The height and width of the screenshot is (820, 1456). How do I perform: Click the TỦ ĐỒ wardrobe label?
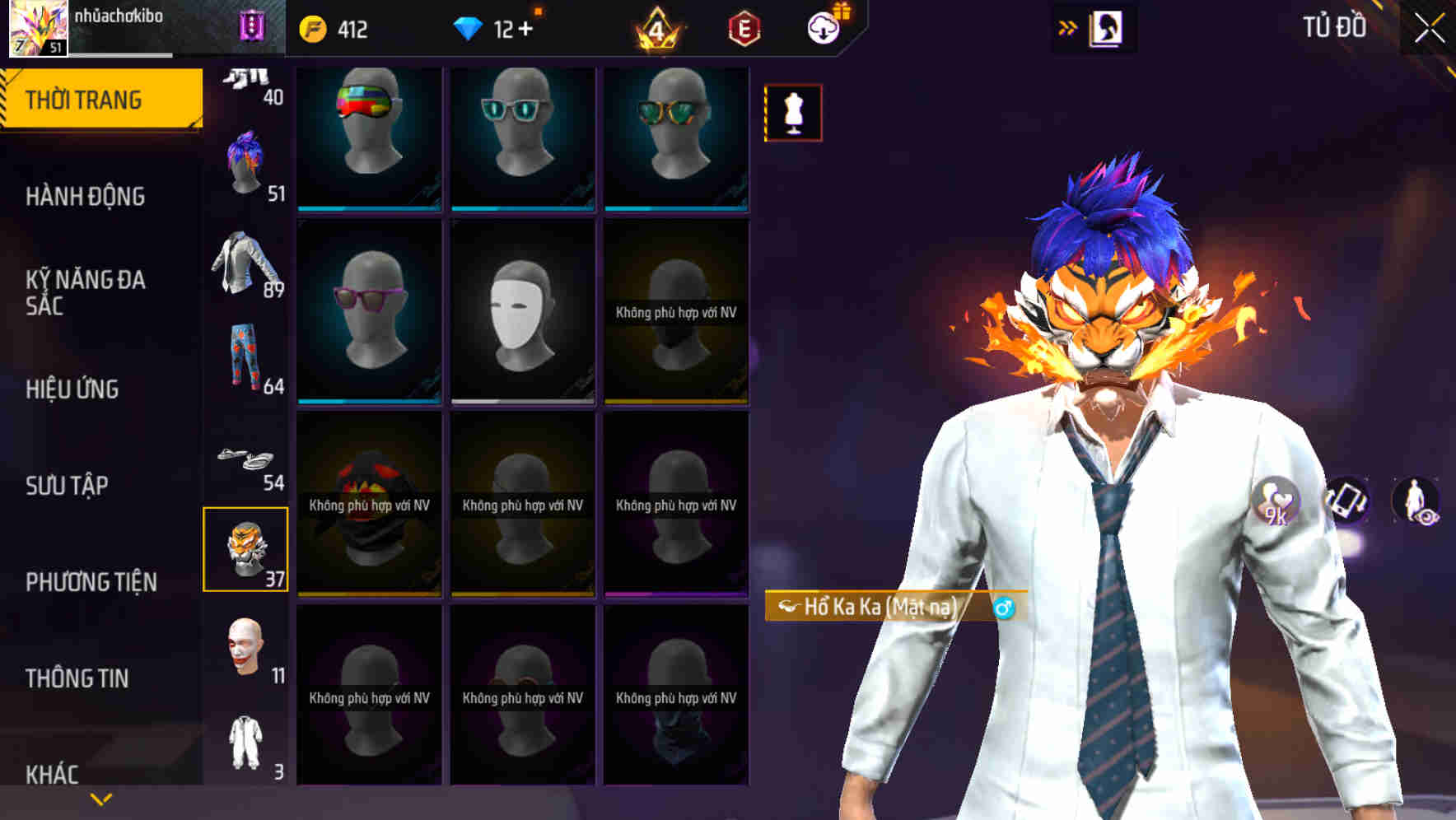(1335, 26)
